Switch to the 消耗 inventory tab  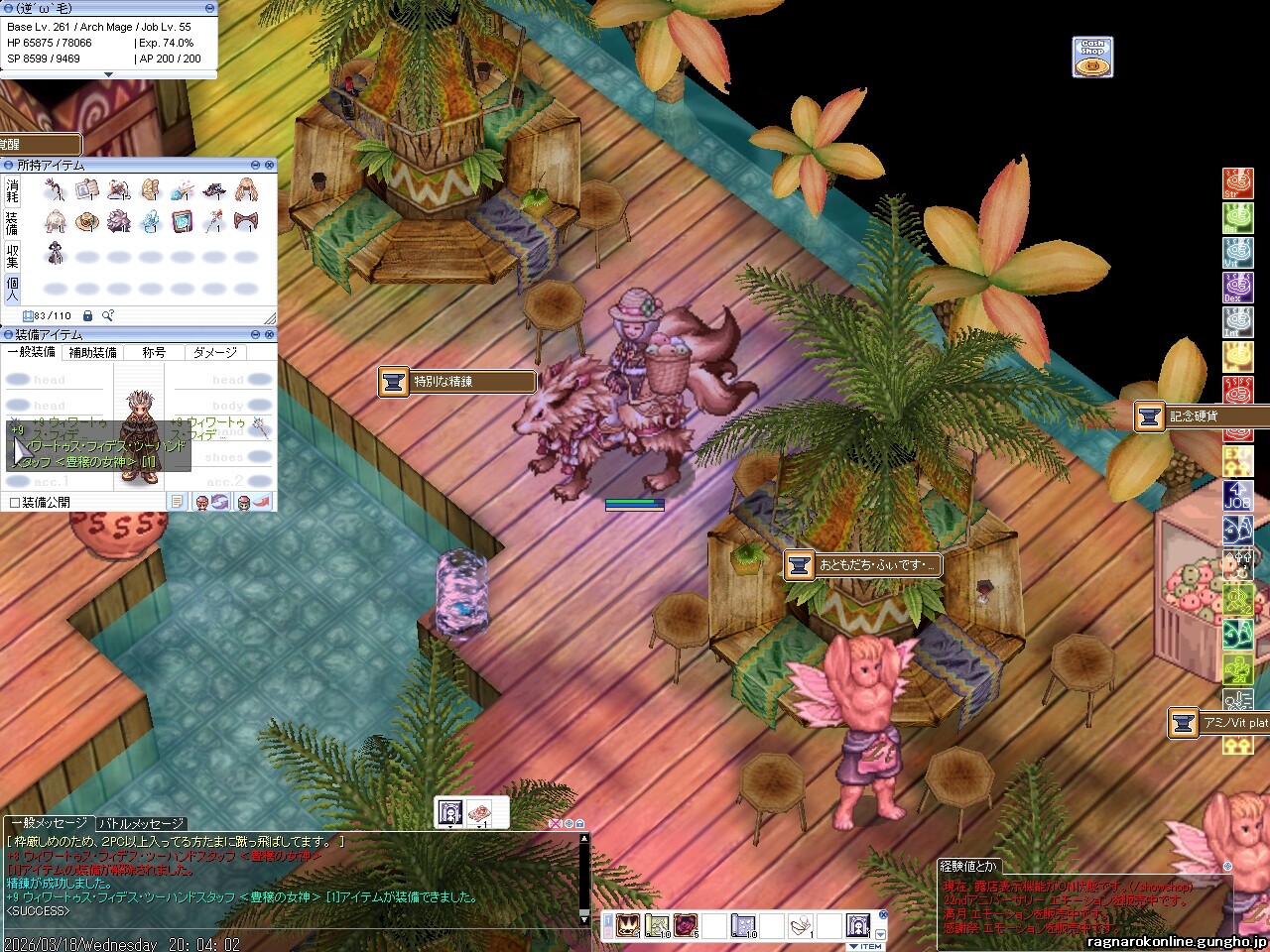pos(12,190)
